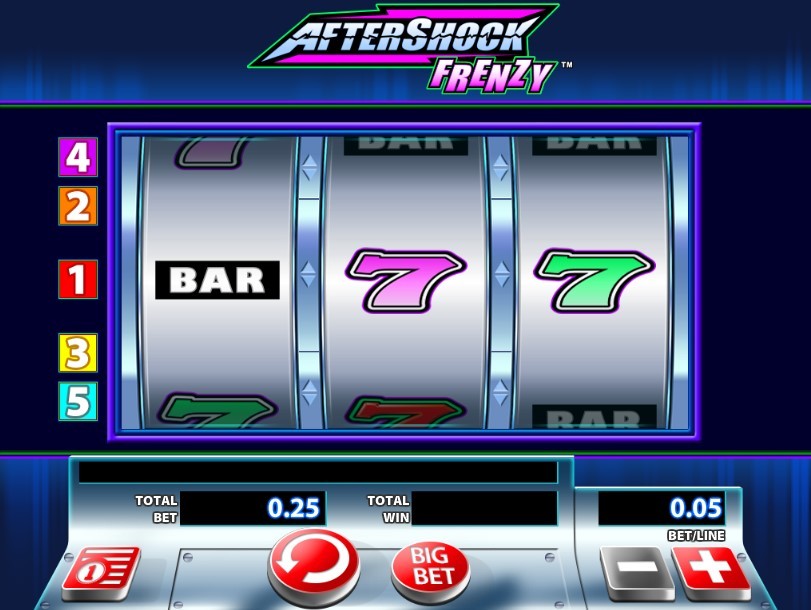Increase bet per line with plus button
Image resolution: width=811 pixels, height=610 pixels.
711,572
